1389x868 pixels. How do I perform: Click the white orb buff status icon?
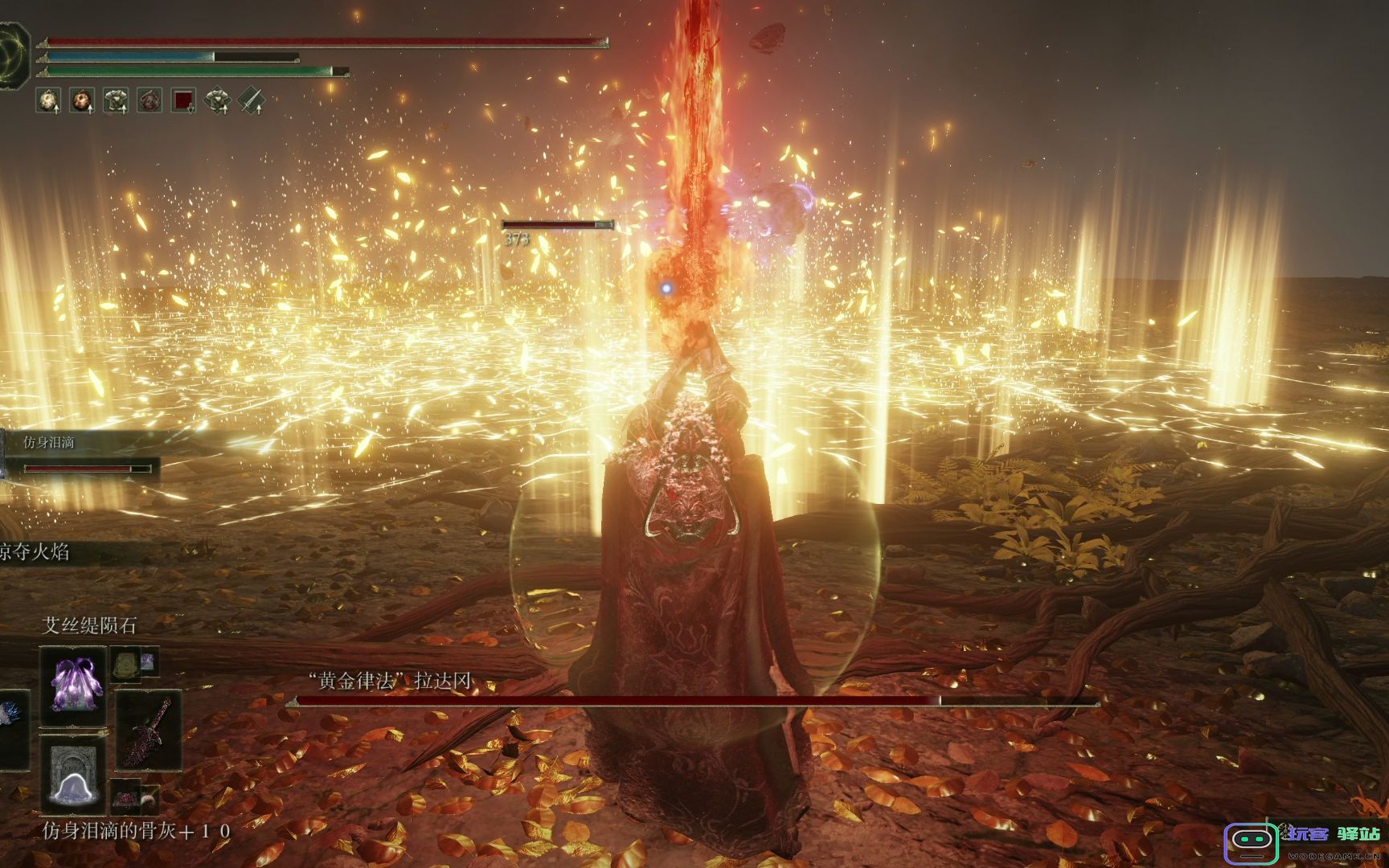49,100
